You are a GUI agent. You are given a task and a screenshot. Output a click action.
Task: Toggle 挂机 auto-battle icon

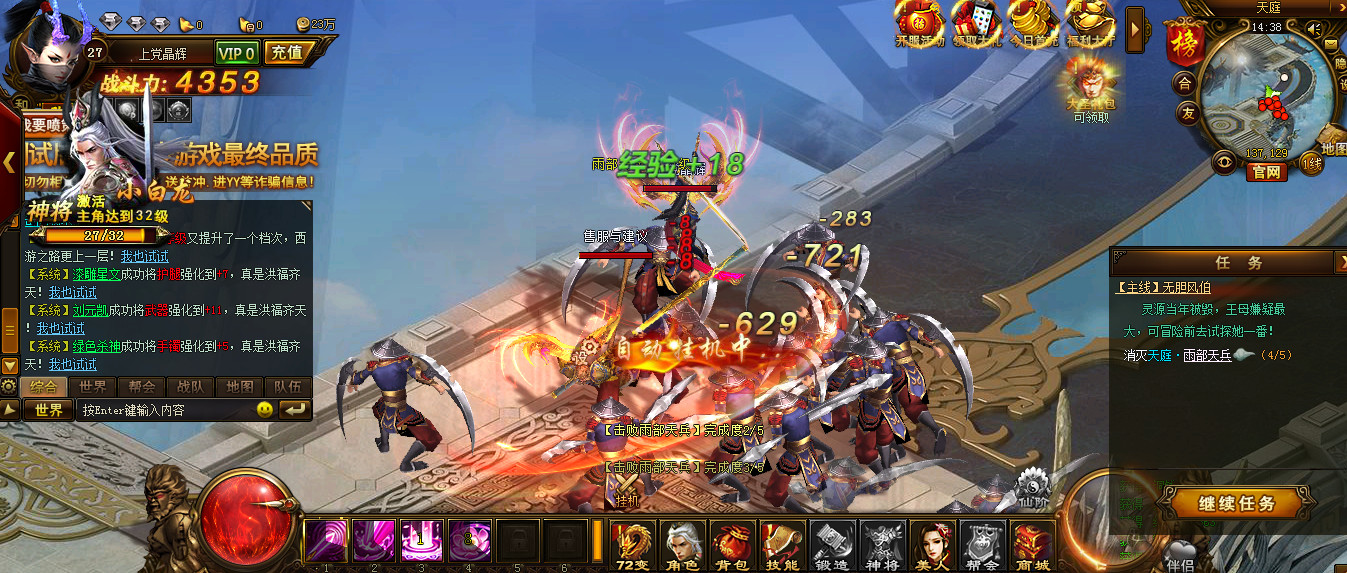click(627, 489)
